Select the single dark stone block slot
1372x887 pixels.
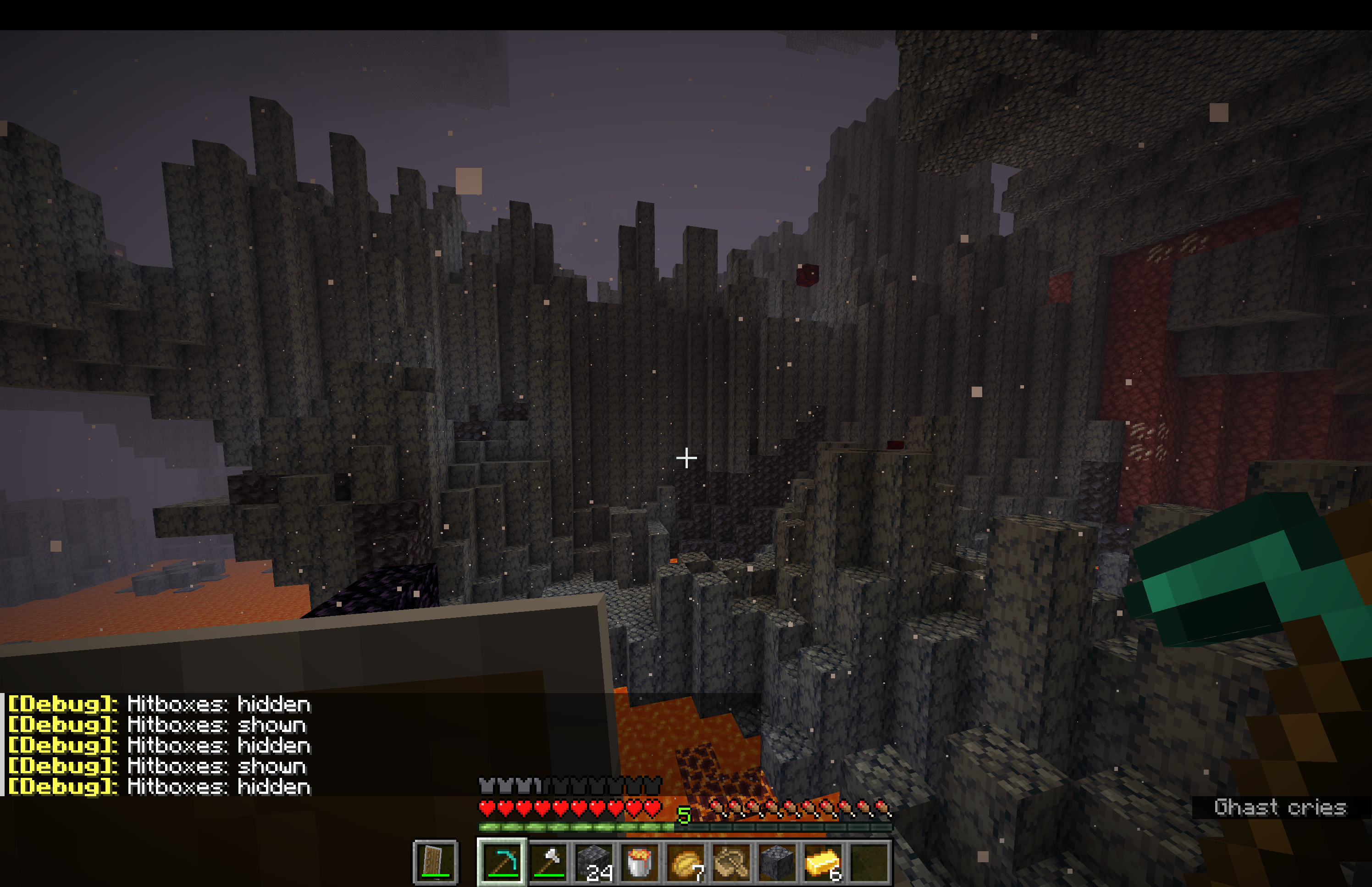click(x=777, y=862)
